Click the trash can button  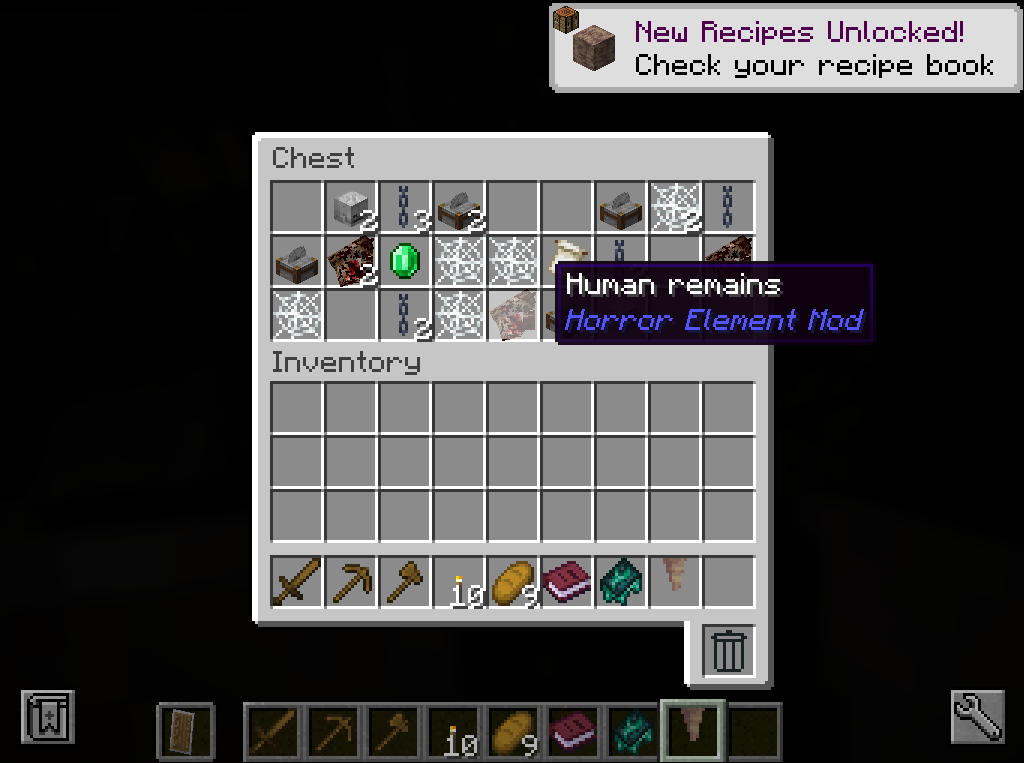pos(729,651)
